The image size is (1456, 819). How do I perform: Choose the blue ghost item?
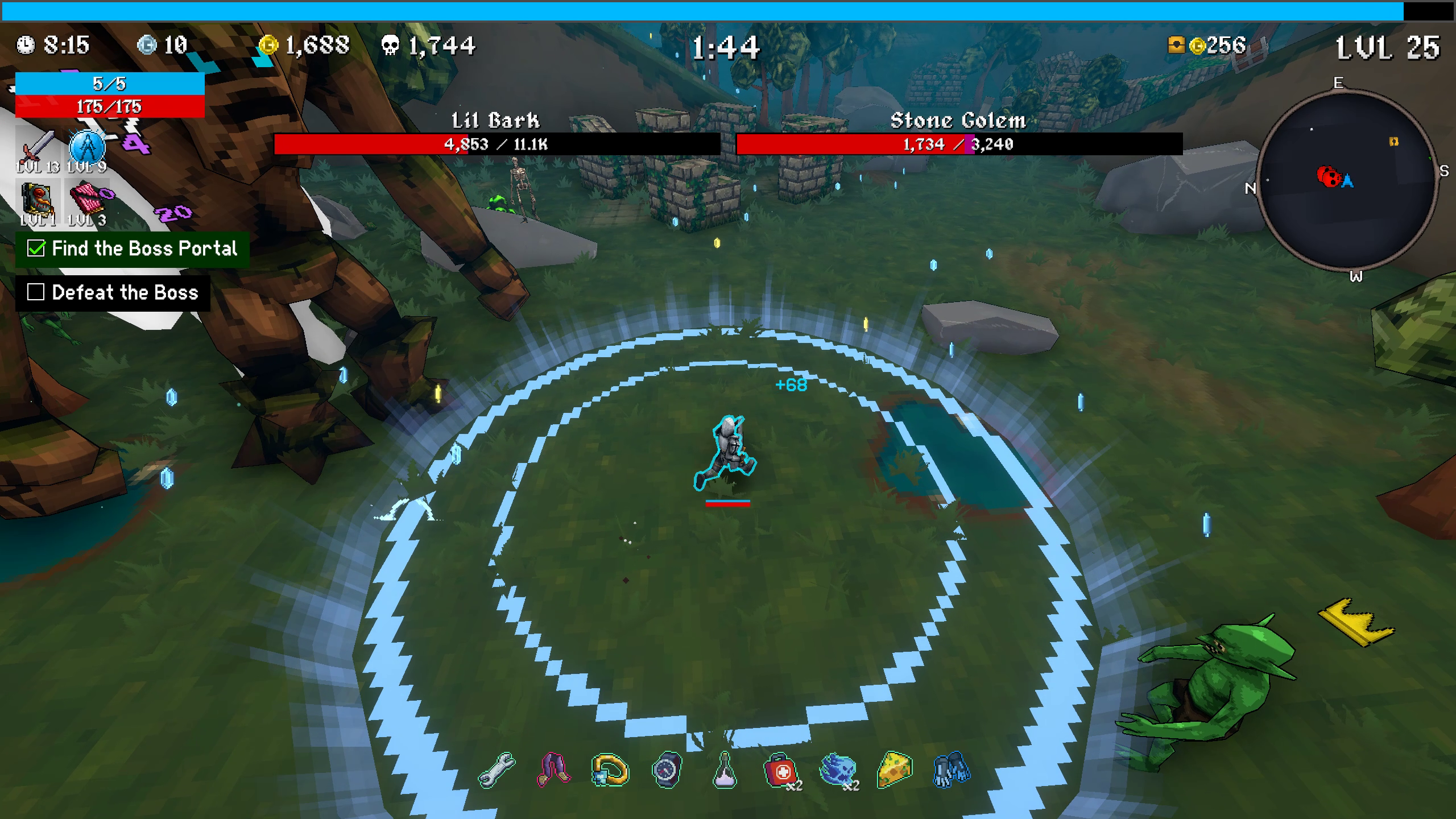[838, 771]
